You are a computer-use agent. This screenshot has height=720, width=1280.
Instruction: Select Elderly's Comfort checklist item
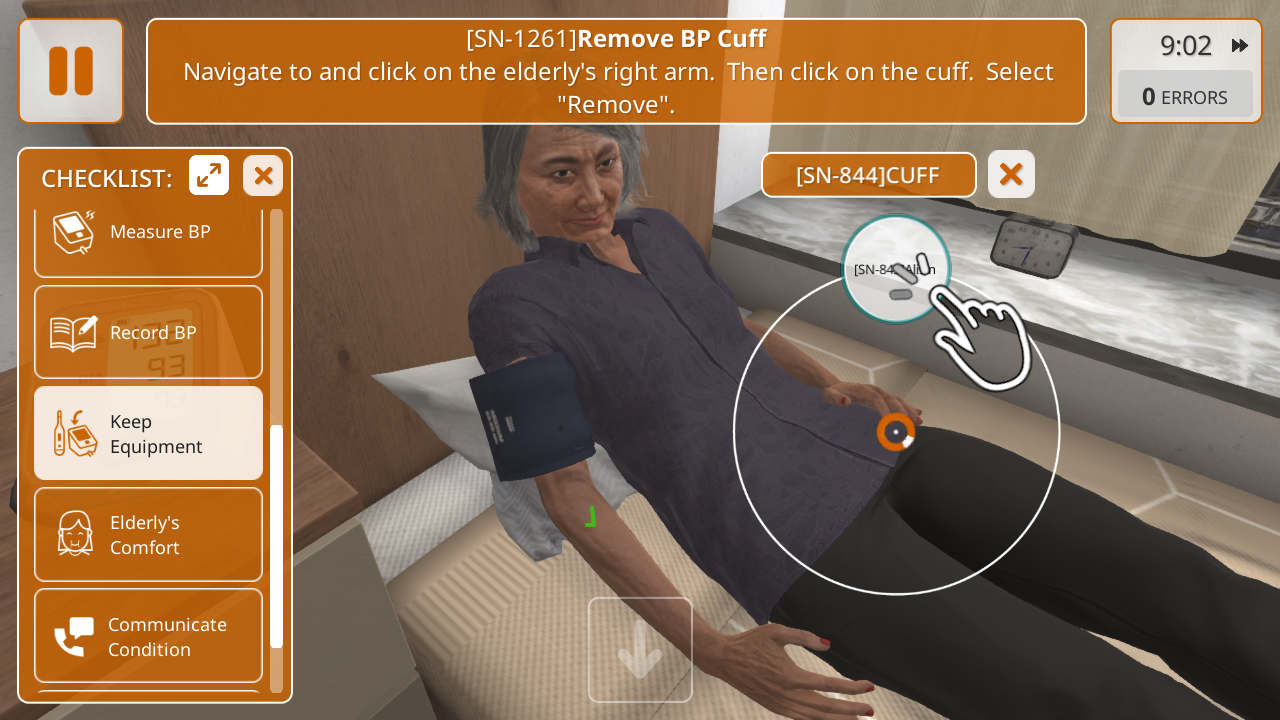[x=148, y=535]
